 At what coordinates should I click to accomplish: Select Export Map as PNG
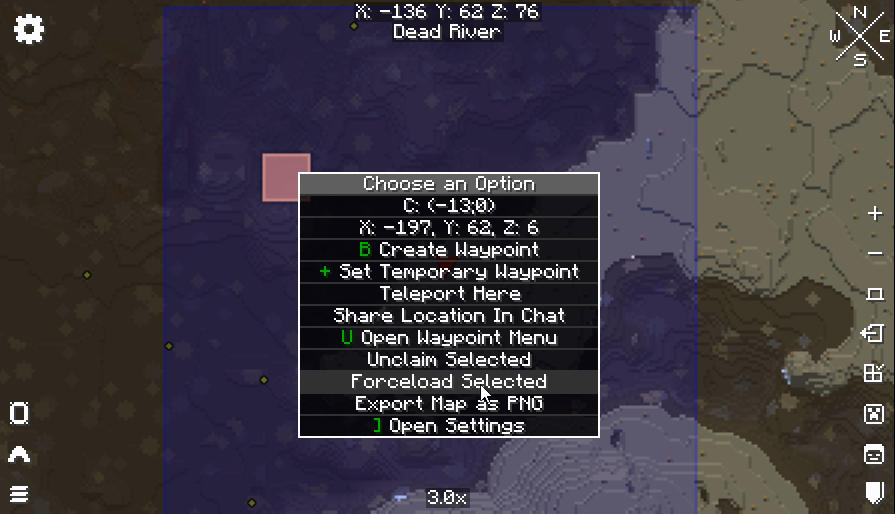tap(449, 404)
